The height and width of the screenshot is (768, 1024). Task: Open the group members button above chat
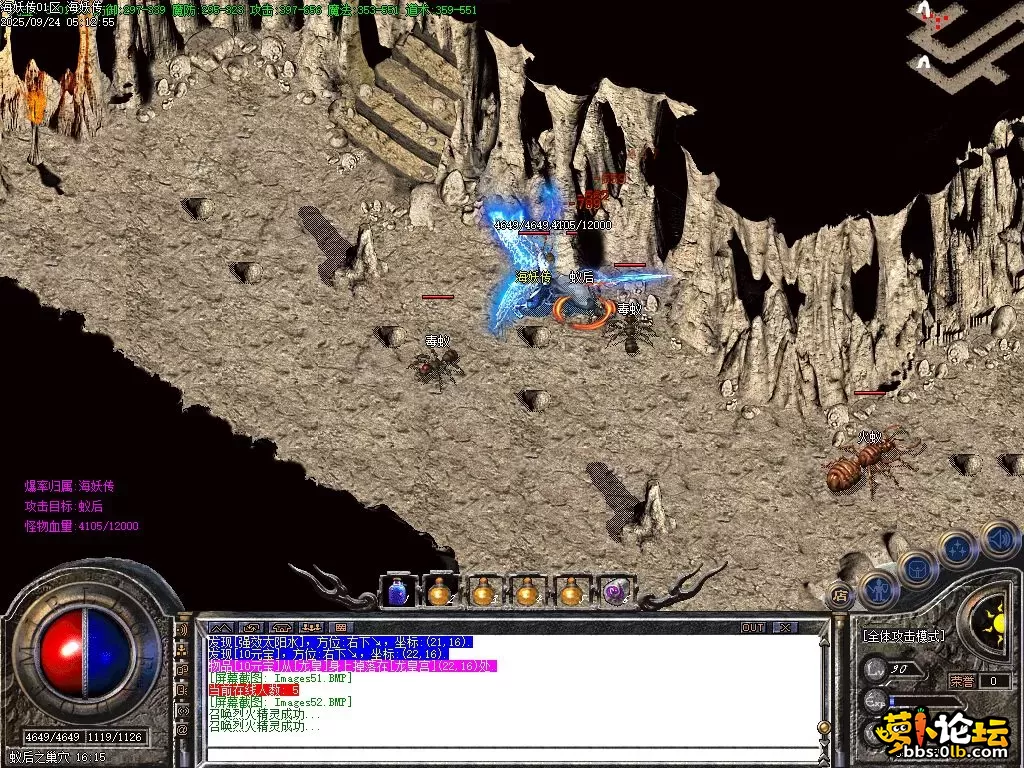(310, 627)
